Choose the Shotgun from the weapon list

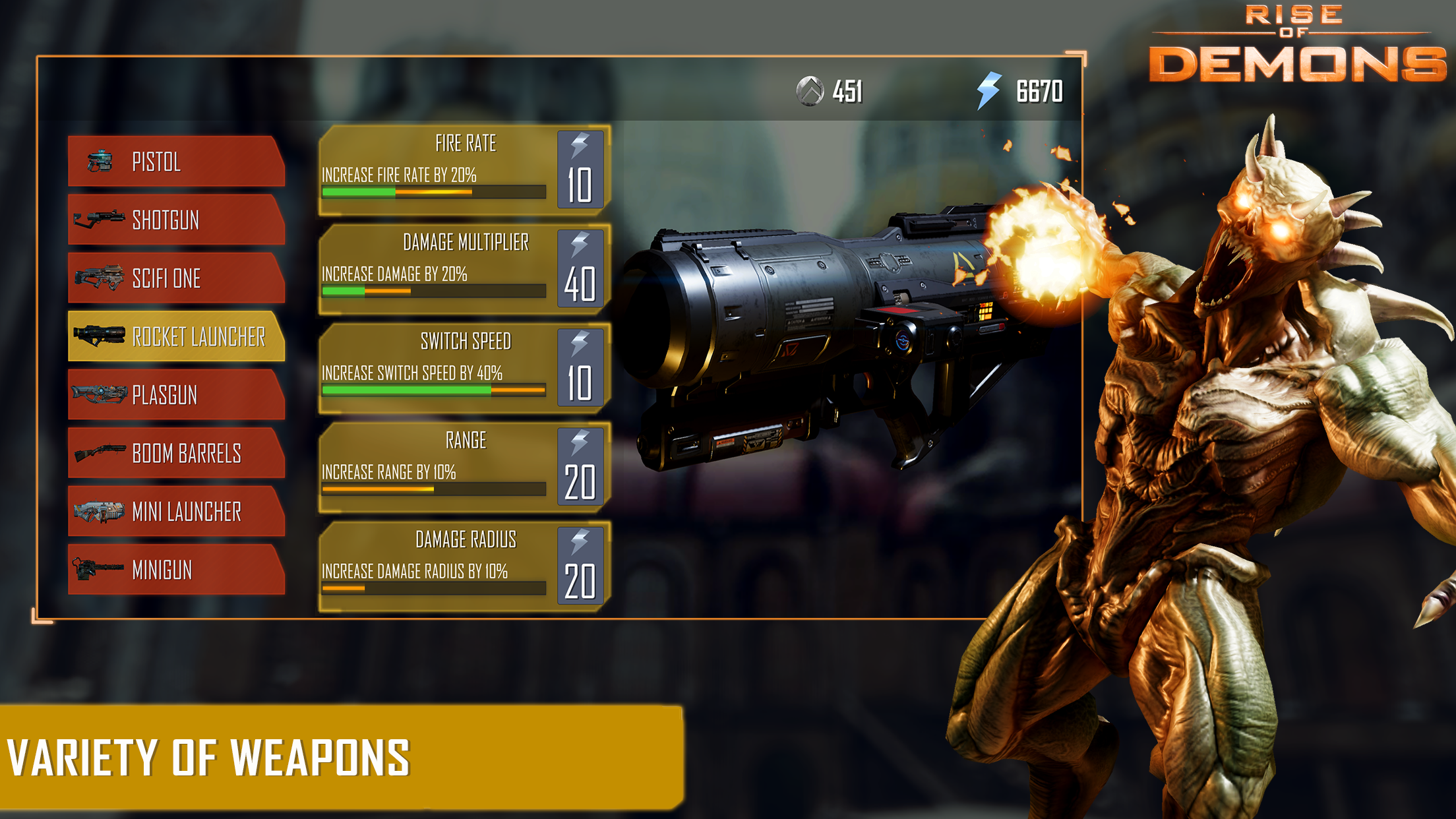pyautogui.click(x=176, y=220)
